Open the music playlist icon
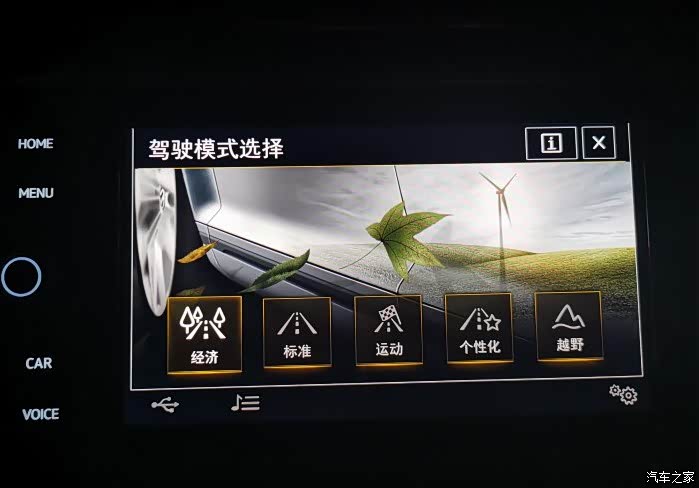Screen dimensions: 699x488 click(x=245, y=403)
